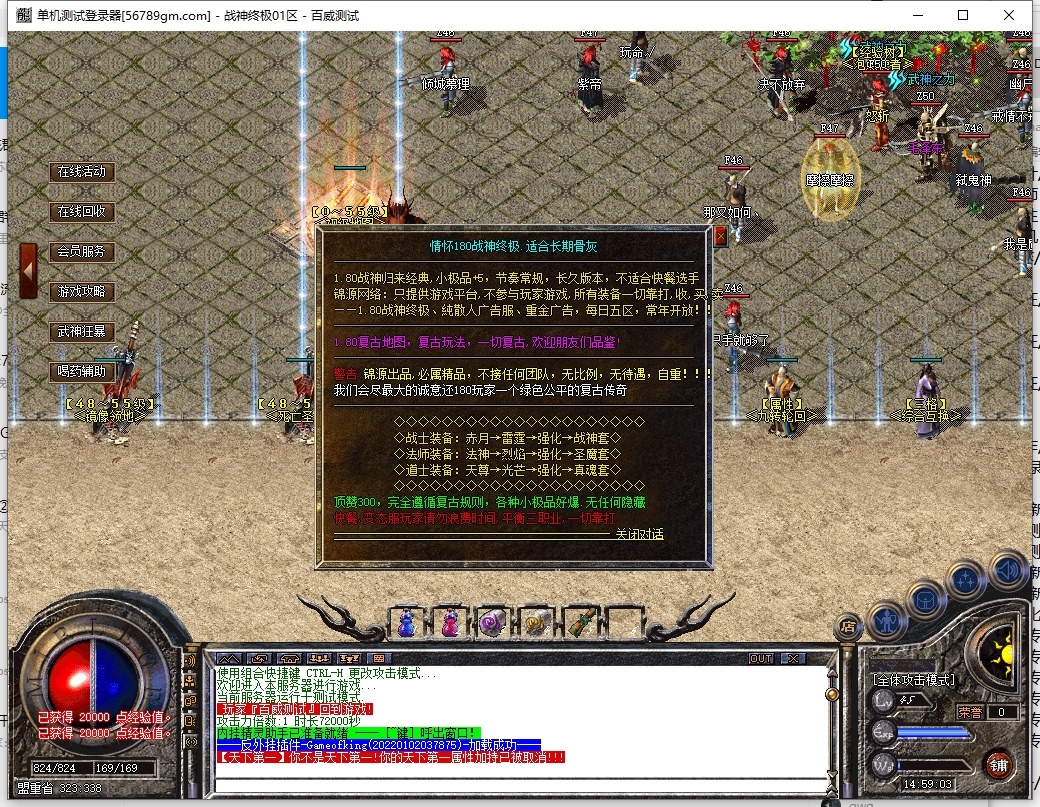Maximize the game window
Viewport: 1040px width, 807px height.
click(x=963, y=15)
